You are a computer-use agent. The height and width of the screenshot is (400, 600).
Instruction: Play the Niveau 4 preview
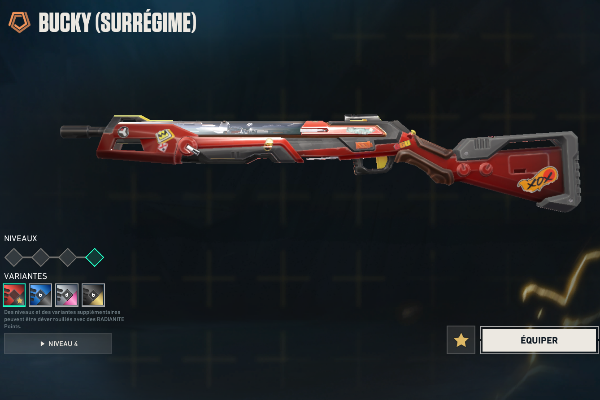[58, 343]
